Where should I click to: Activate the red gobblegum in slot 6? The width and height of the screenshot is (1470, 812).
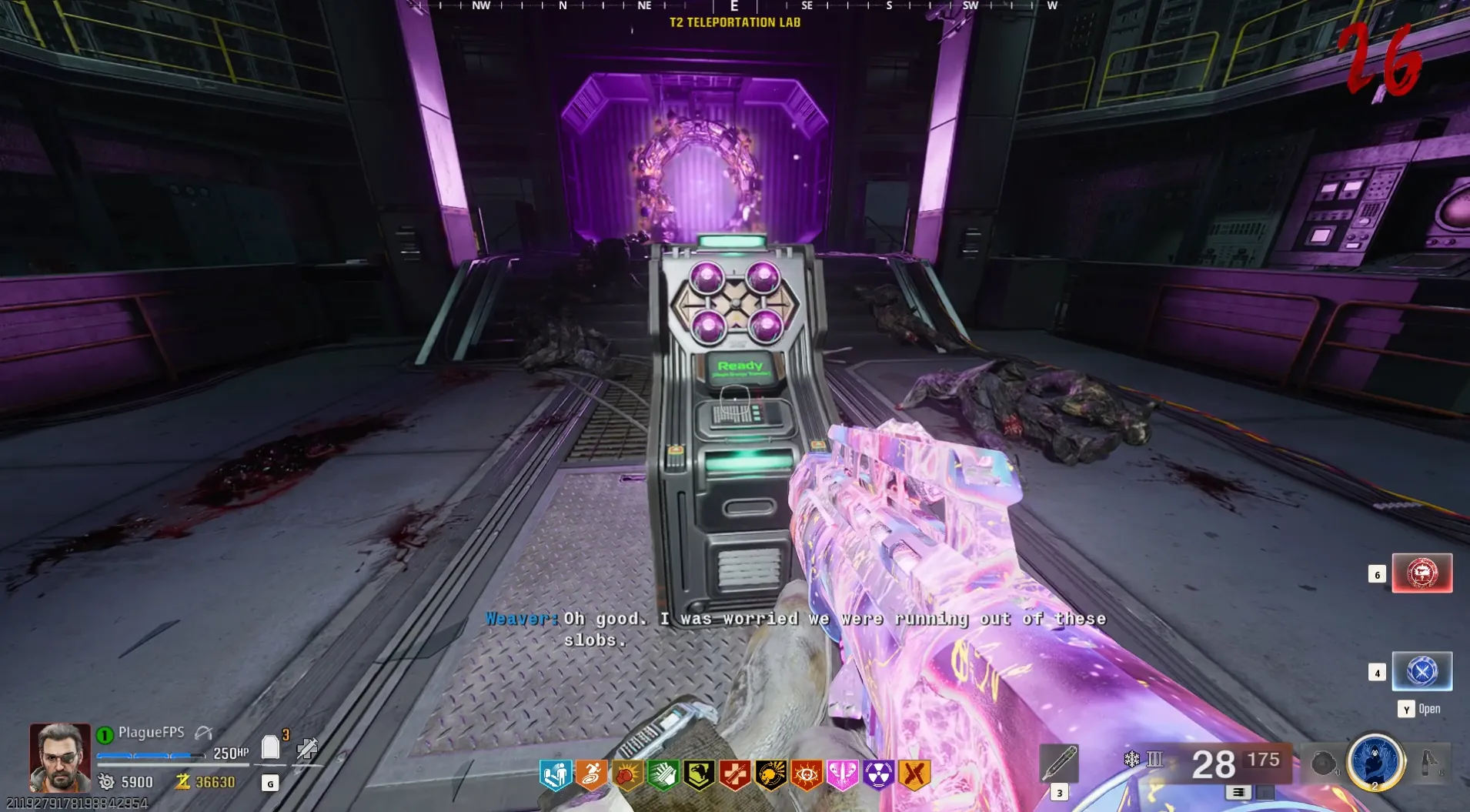pos(1422,573)
